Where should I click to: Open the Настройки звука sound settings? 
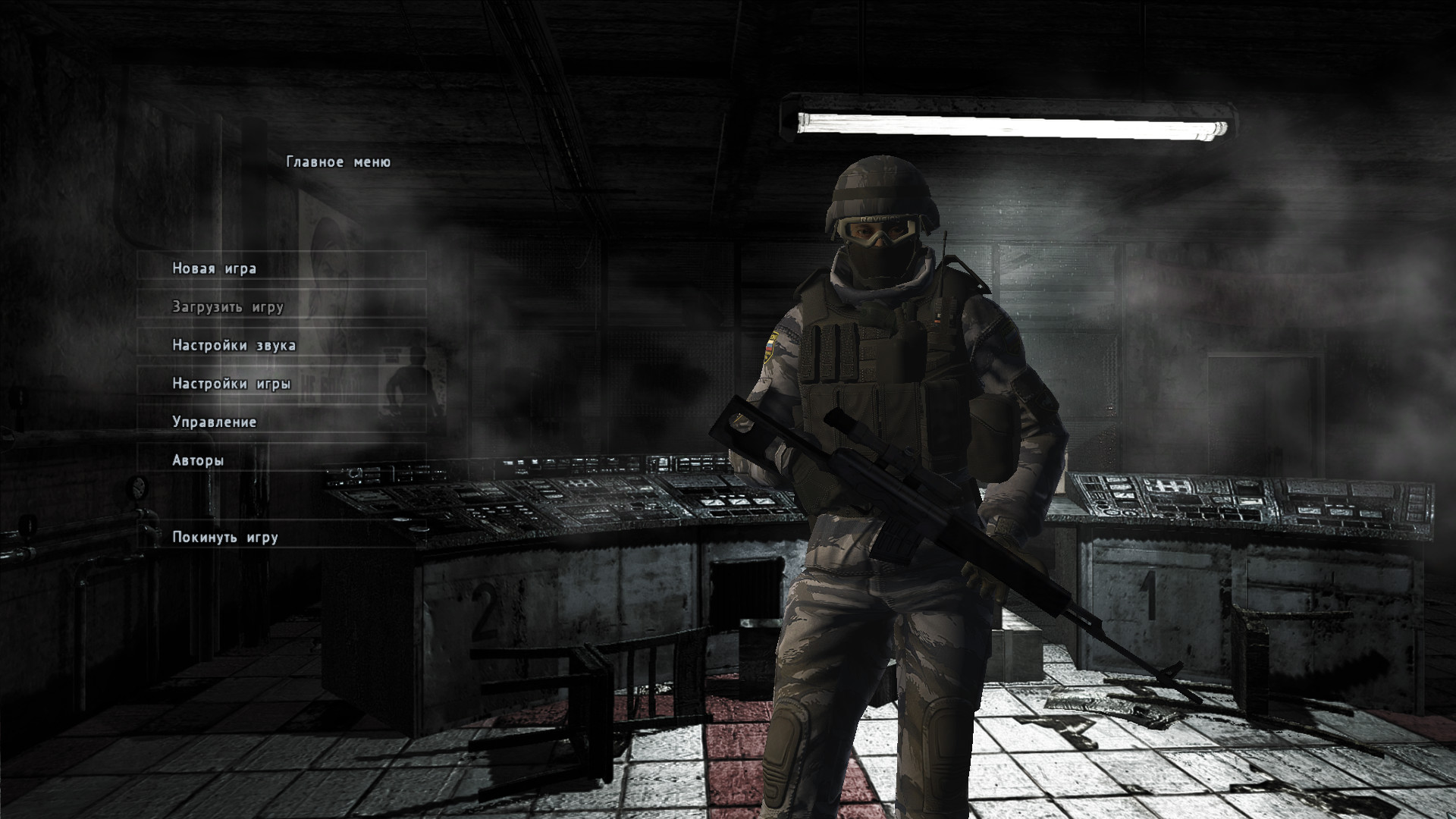[234, 346]
